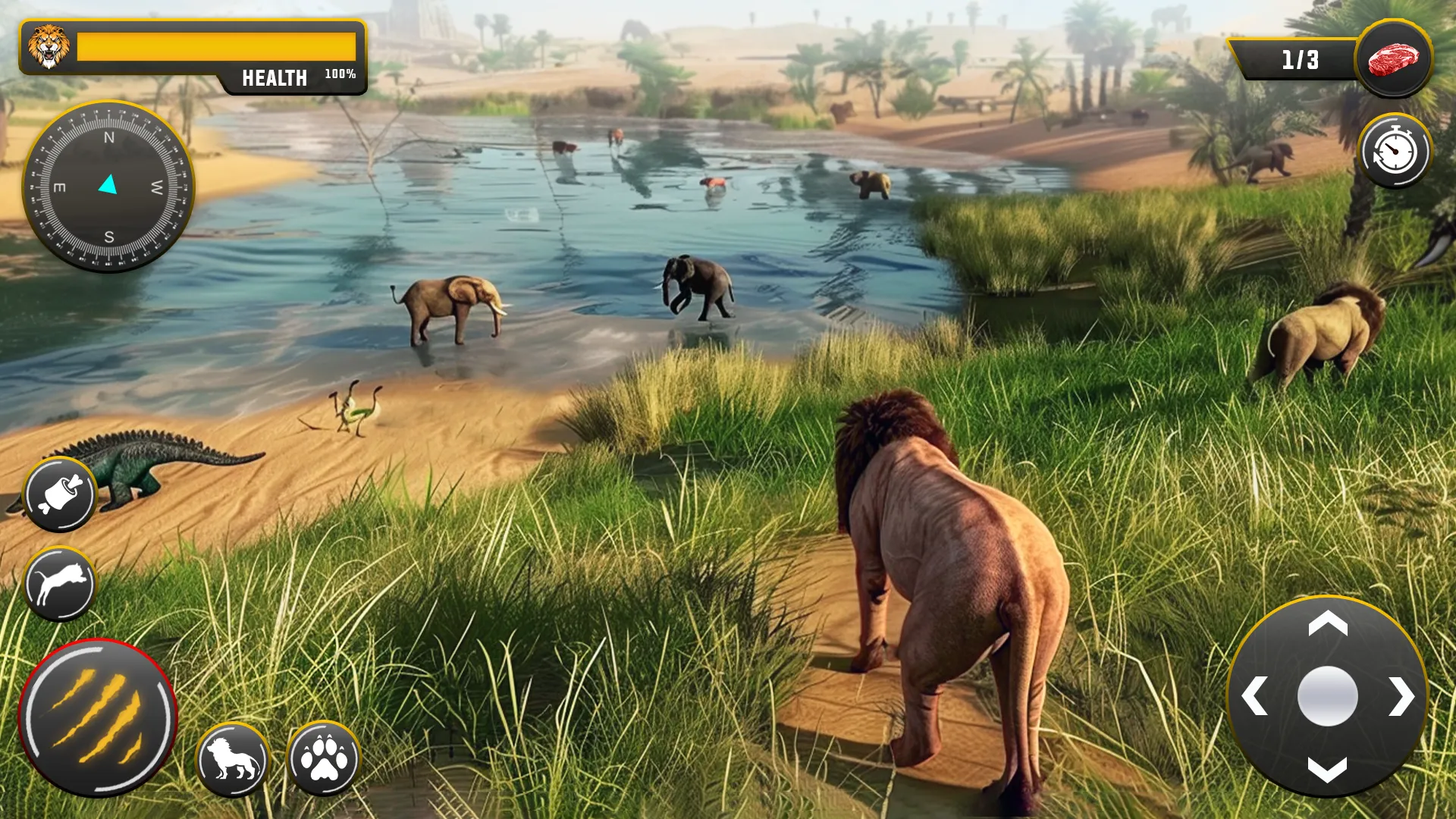Viewport: 1456px width, 819px height.
Task: Tap the HEALTH label under the bar
Action: 275,77
